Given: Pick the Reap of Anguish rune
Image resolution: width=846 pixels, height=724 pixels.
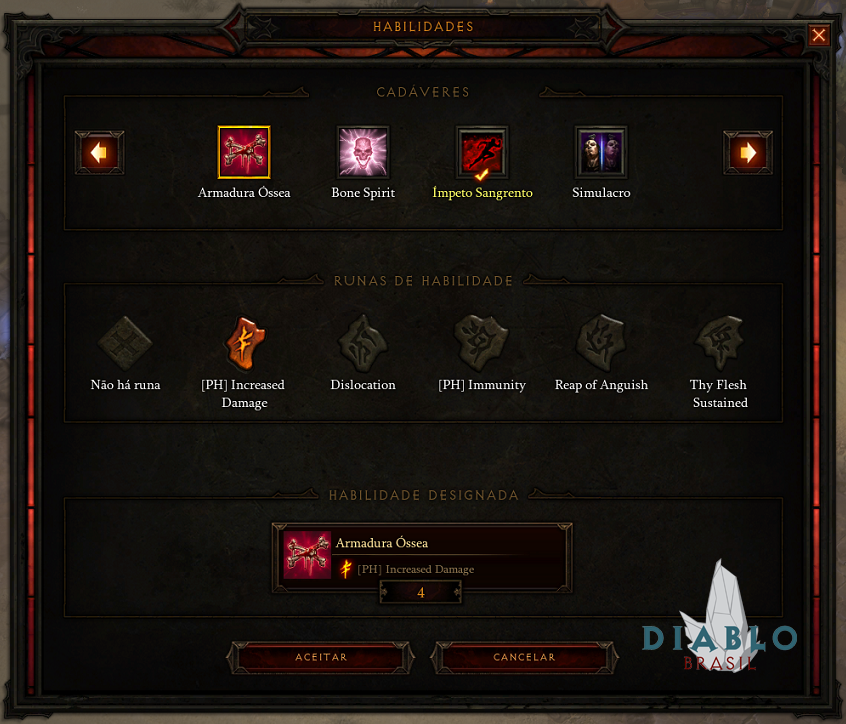Looking at the screenshot, I should pyautogui.click(x=601, y=343).
